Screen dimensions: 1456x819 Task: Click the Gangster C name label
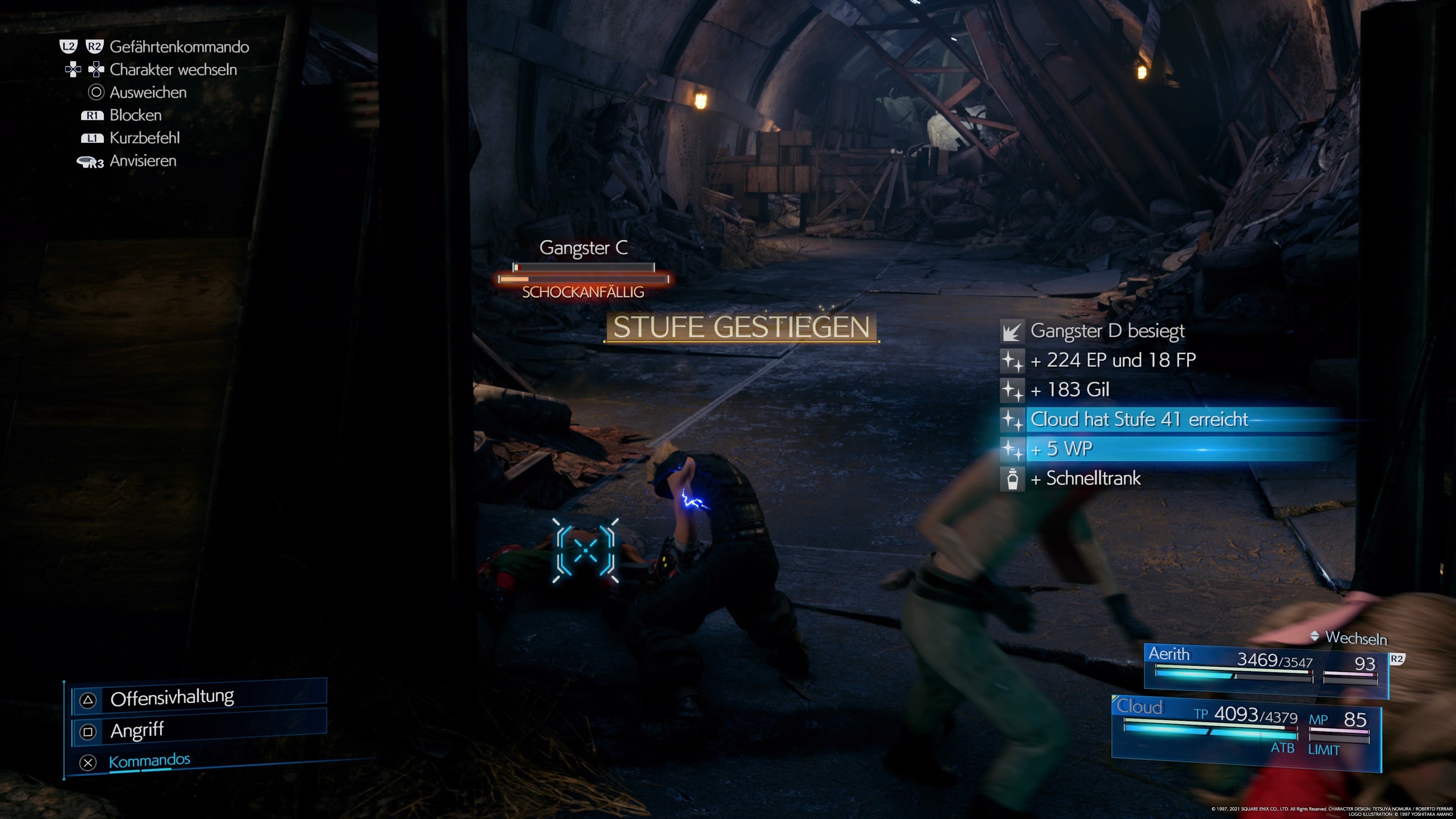pyautogui.click(x=584, y=247)
